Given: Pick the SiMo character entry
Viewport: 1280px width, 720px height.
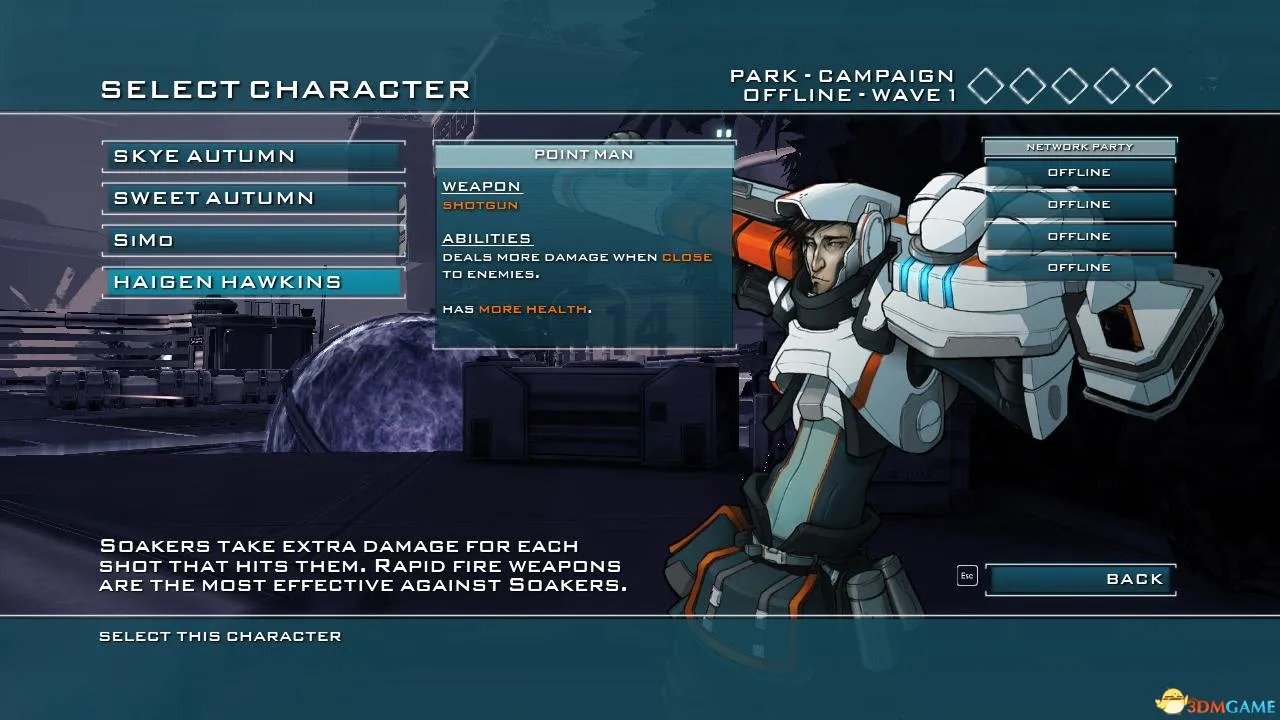Looking at the screenshot, I should point(253,240).
